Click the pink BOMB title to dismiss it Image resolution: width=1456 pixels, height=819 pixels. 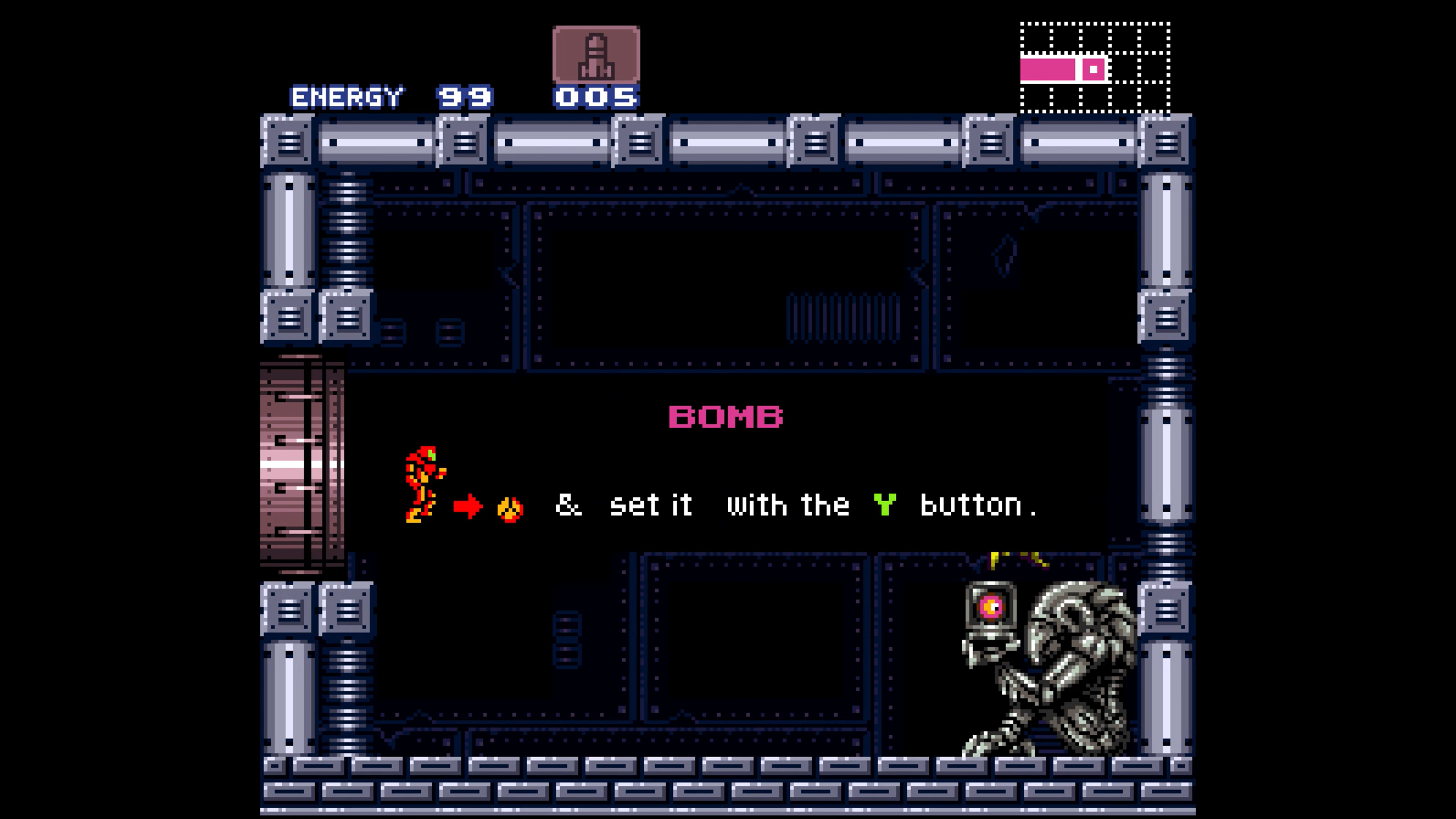[x=725, y=416]
